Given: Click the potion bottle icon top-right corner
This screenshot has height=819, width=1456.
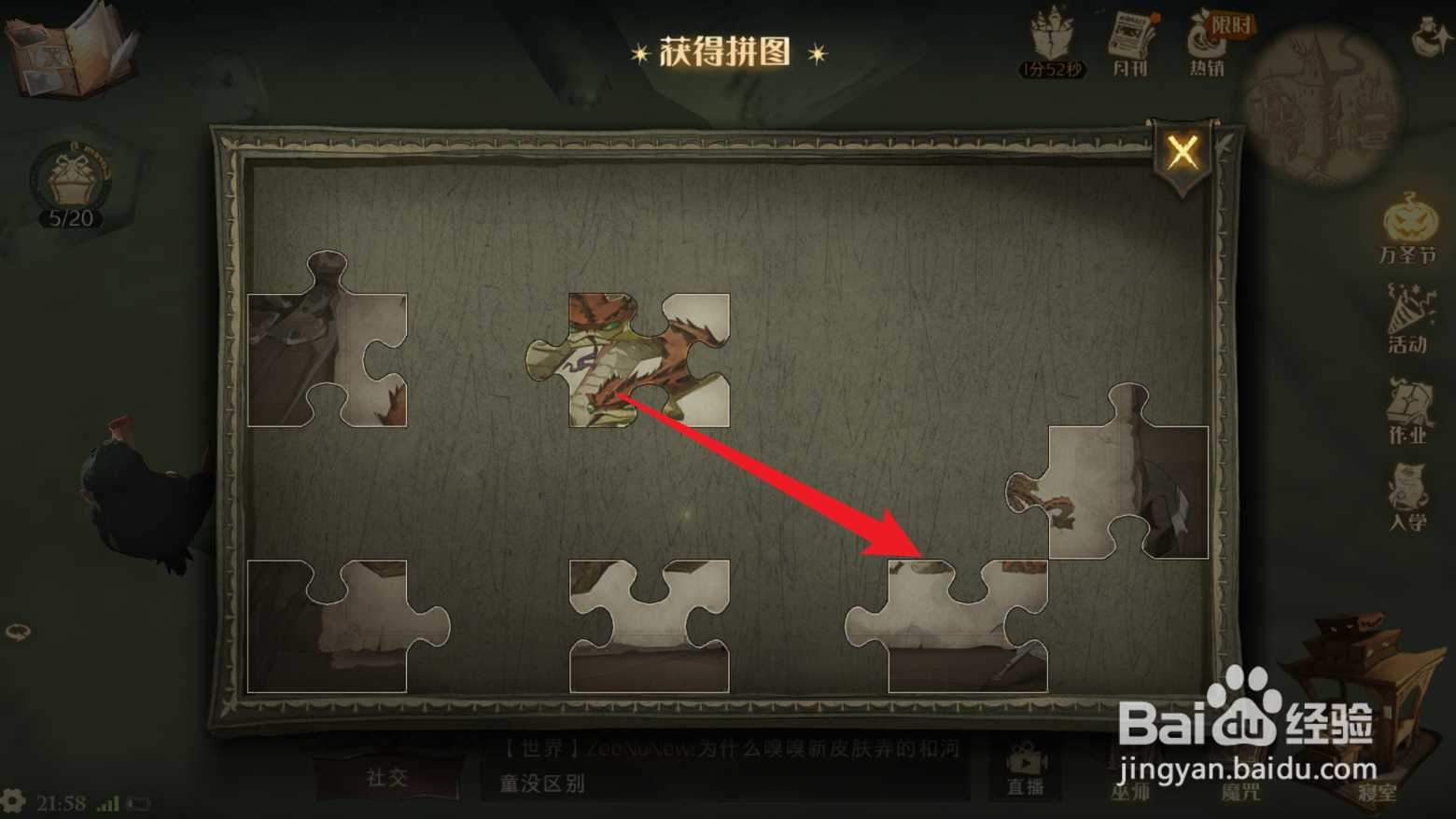Looking at the screenshot, I should click(1426, 37).
